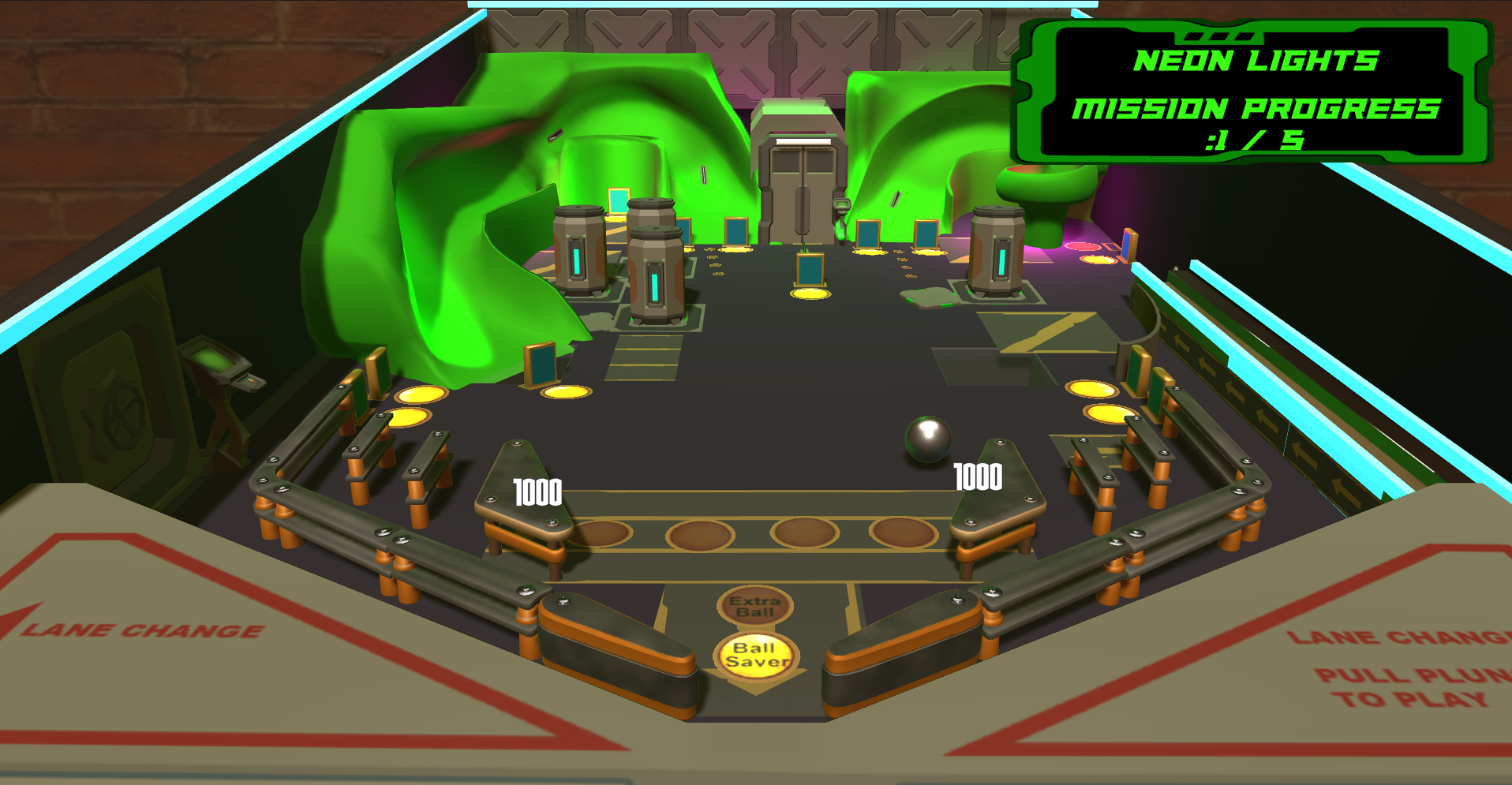Image resolution: width=1512 pixels, height=785 pixels.
Task: Click the left LANE CHANGE label
Action: coord(142,630)
